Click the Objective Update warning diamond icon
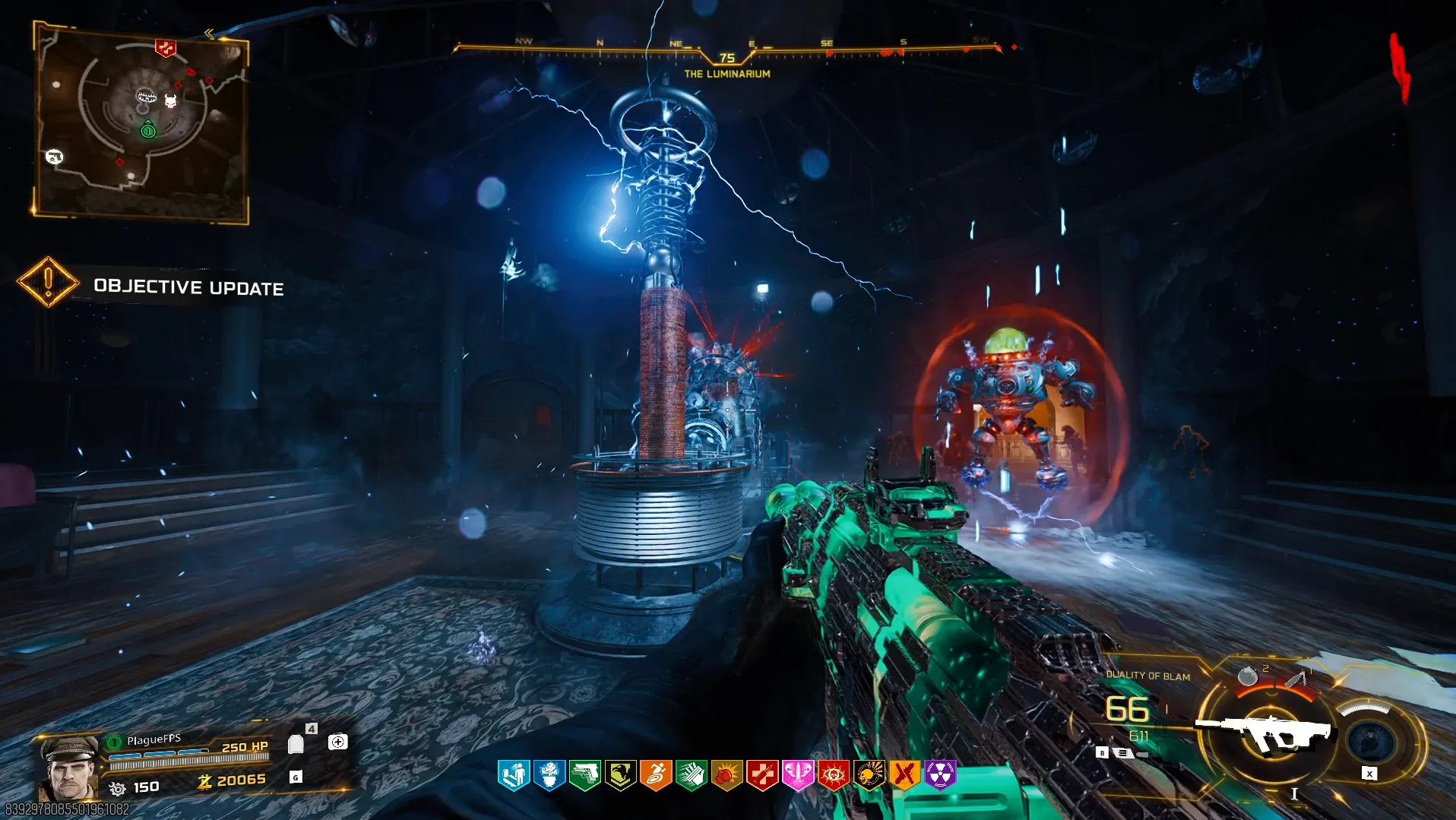This screenshot has height=820, width=1456. 48,282
